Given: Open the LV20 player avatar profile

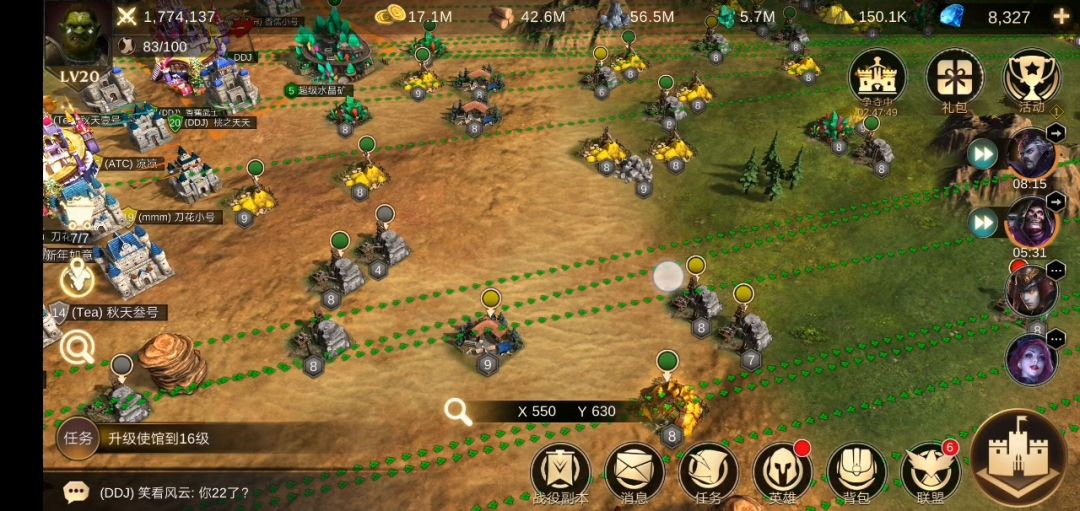Looking at the screenshot, I should tap(78, 42).
